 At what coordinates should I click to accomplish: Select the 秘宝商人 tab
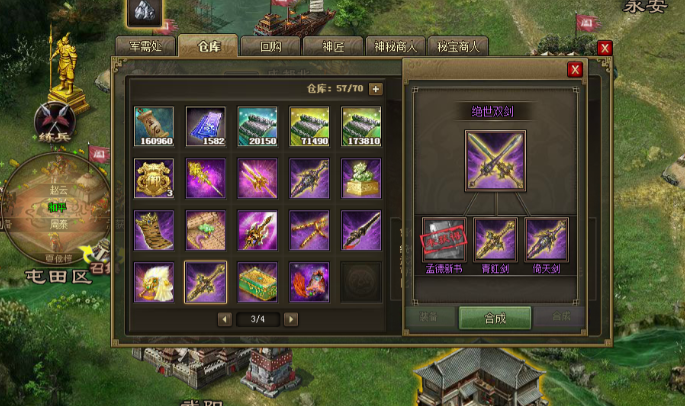point(458,46)
